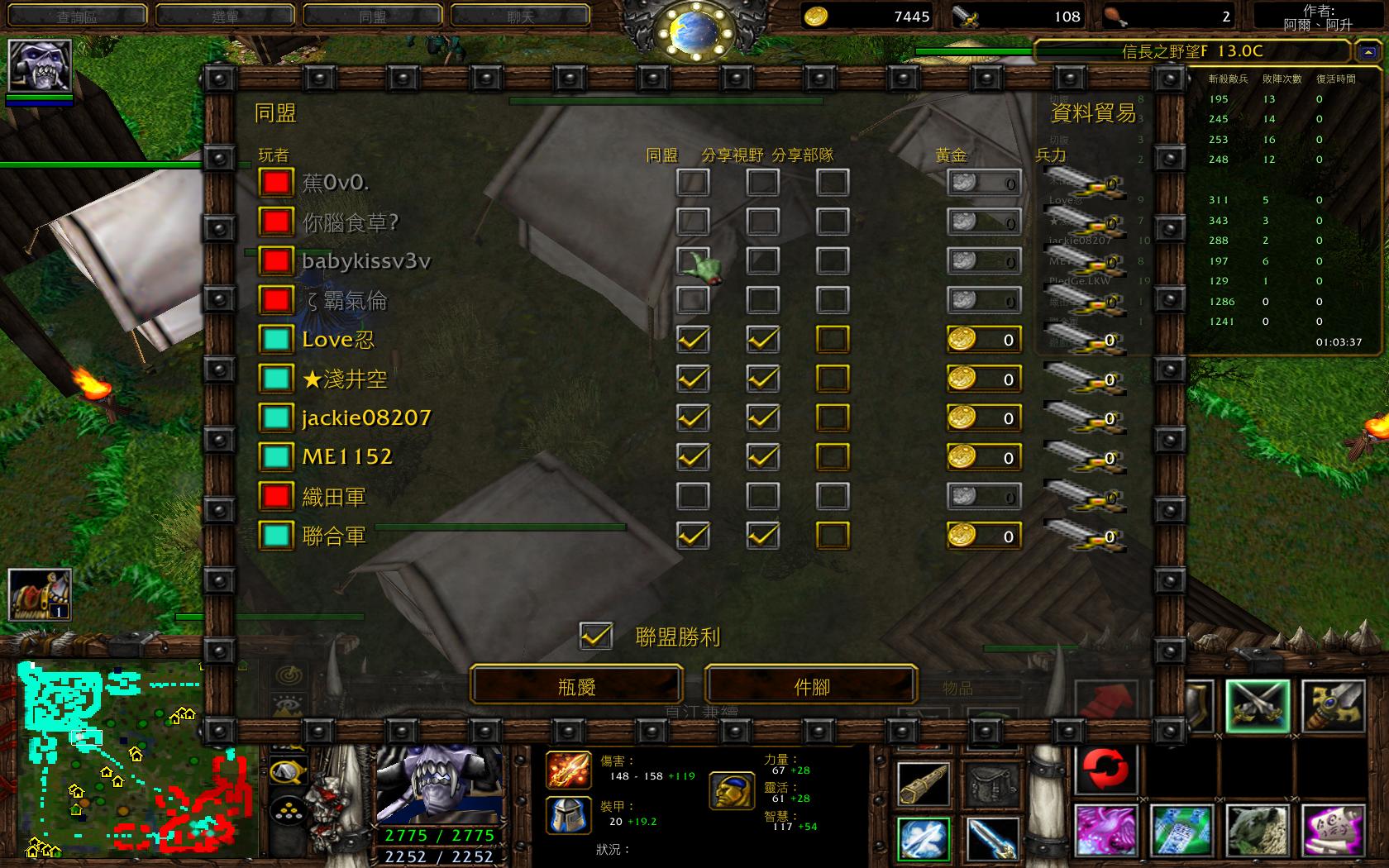Image resolution: width=1389 pixels, height=868 pixels.
Task: Click the 件腳 button in the alliance dialog
Action: [x=811, y=686]
